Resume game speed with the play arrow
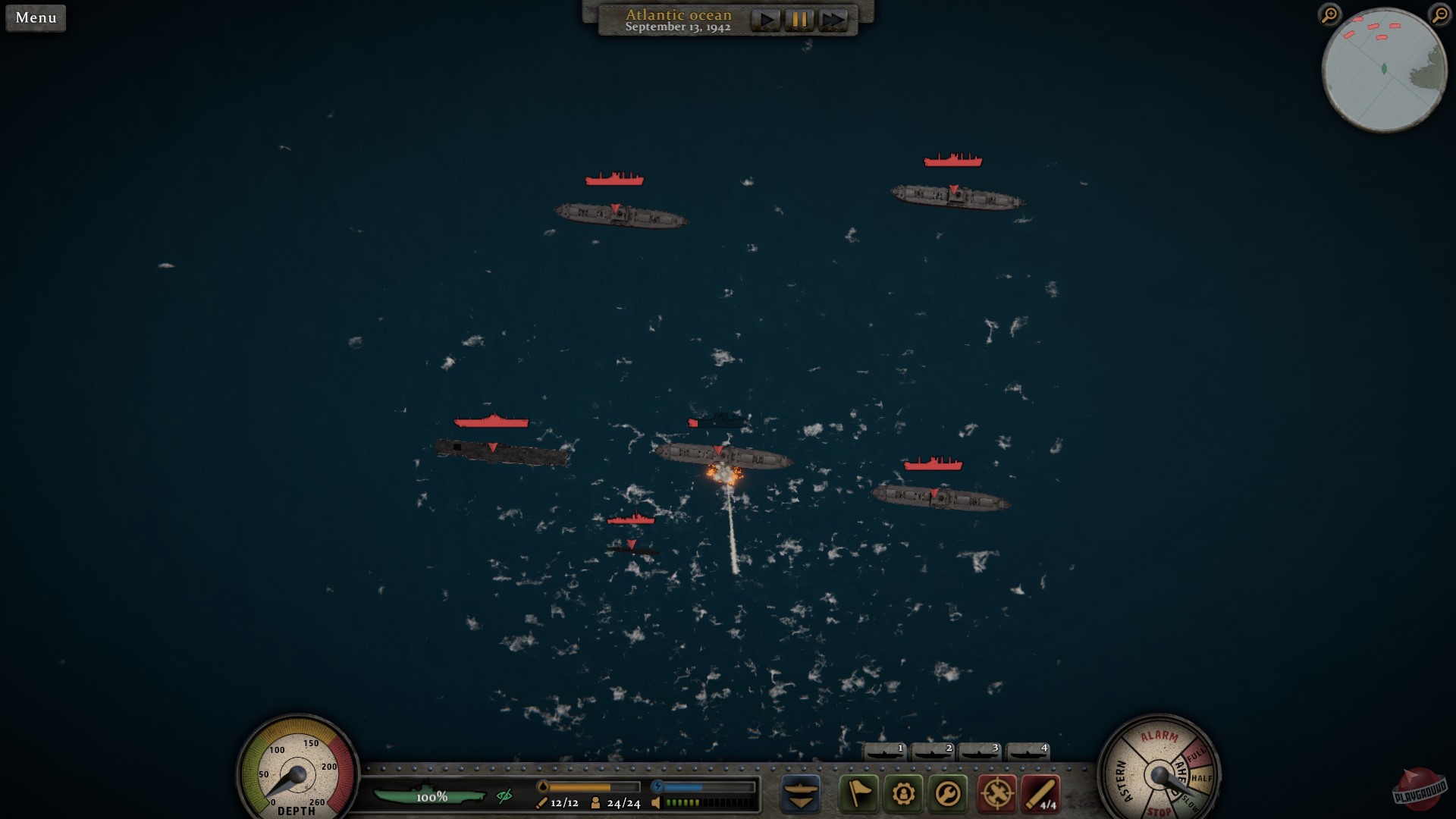Image resolution: width=1456 pixels, height=819 pixels. pos(766,20)
